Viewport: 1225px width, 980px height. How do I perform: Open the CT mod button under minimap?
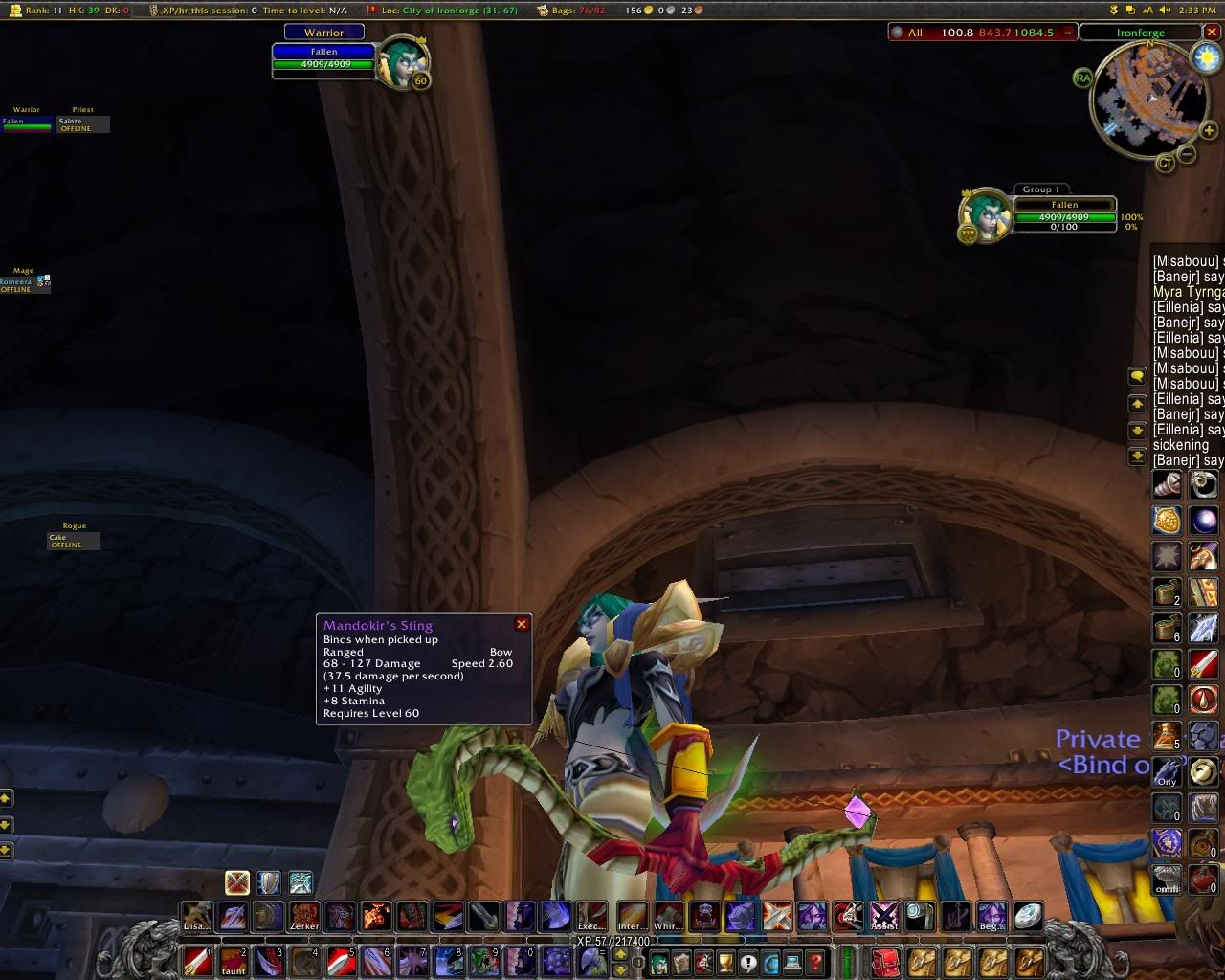[1165, 163]
